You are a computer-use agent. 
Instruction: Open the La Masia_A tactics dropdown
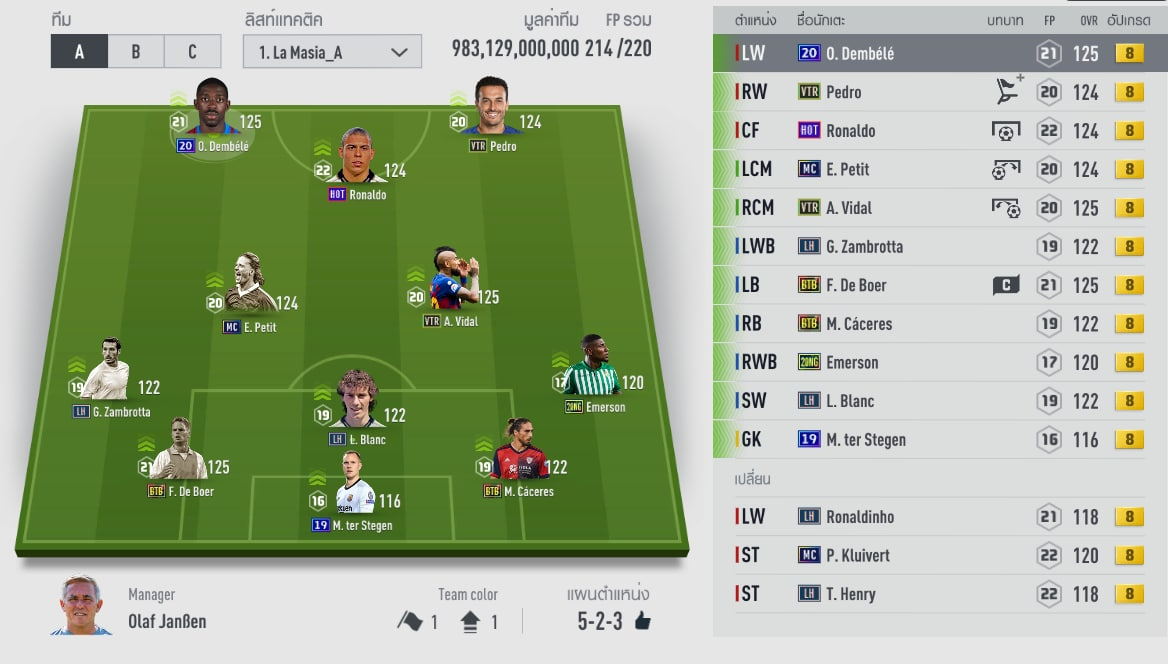point(332,52)
